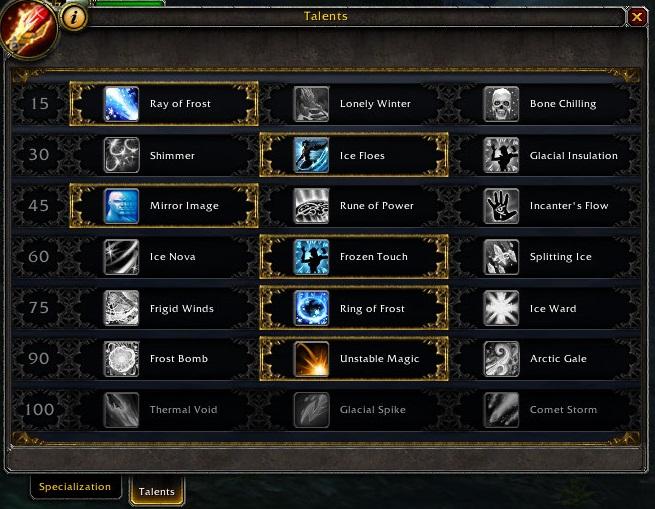This screenshot has width=655, height=509.
Task: Open the talent info button
Action: 74,17
